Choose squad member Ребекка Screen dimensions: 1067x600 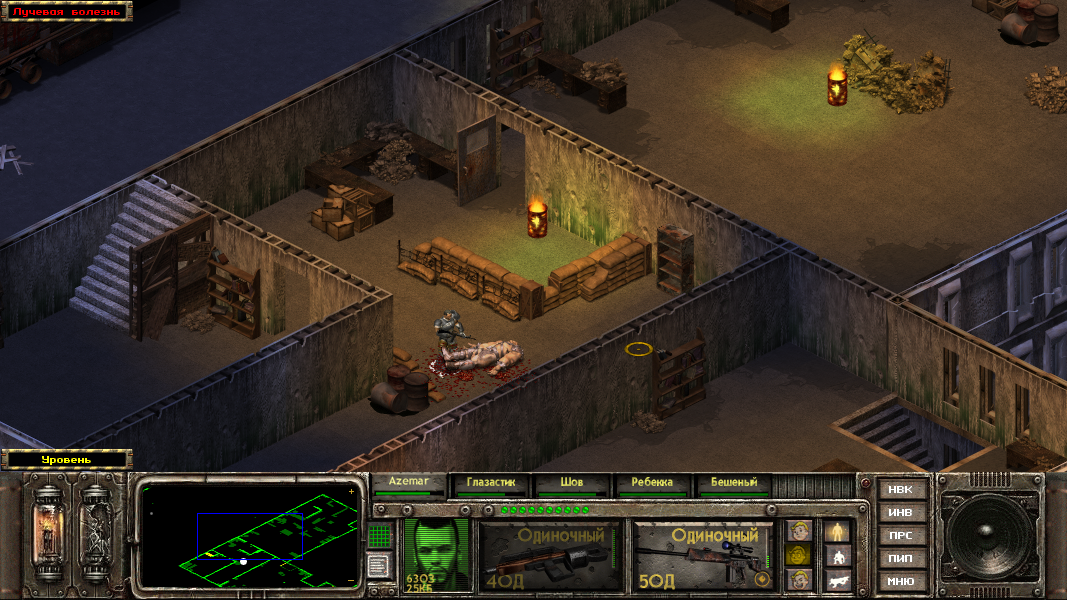tap(652, 483)
